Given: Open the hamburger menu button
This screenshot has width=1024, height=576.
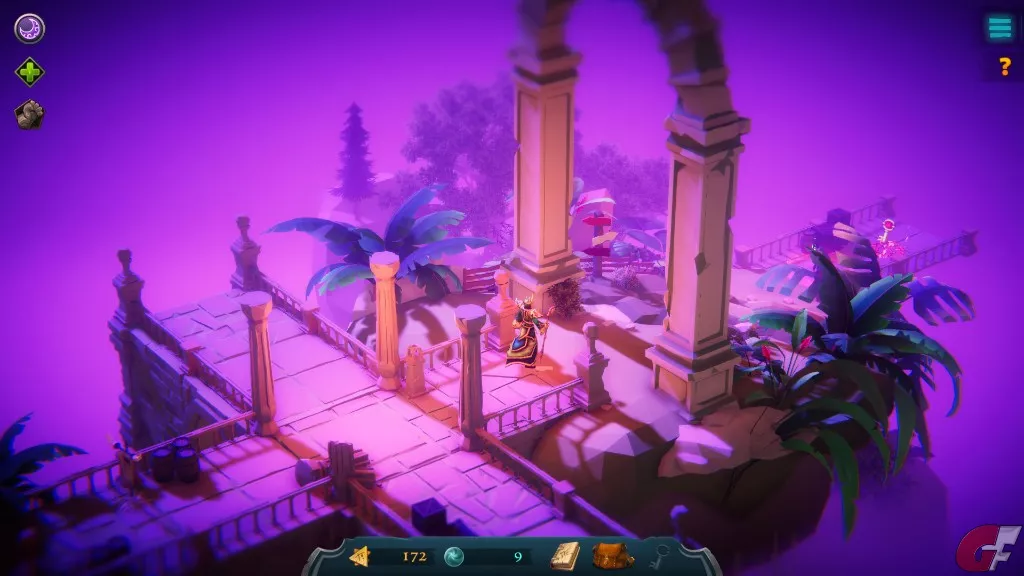Looking at the screenshot, I should (1000, 28).
